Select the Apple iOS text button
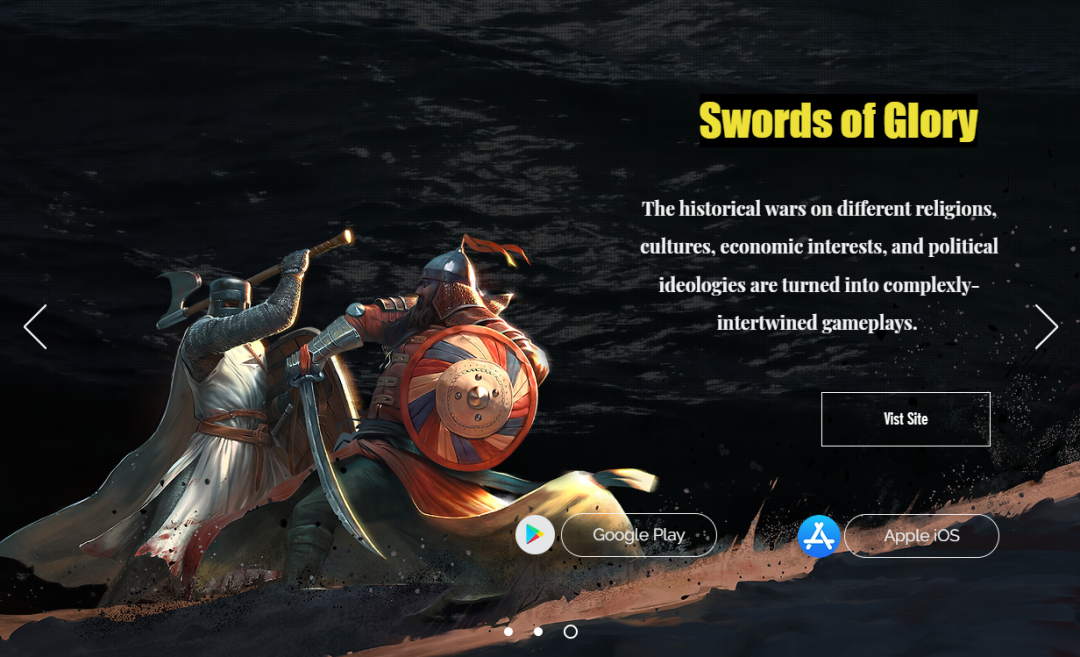Viewport: 1080px width, 657px height. (x=921, y=536)
